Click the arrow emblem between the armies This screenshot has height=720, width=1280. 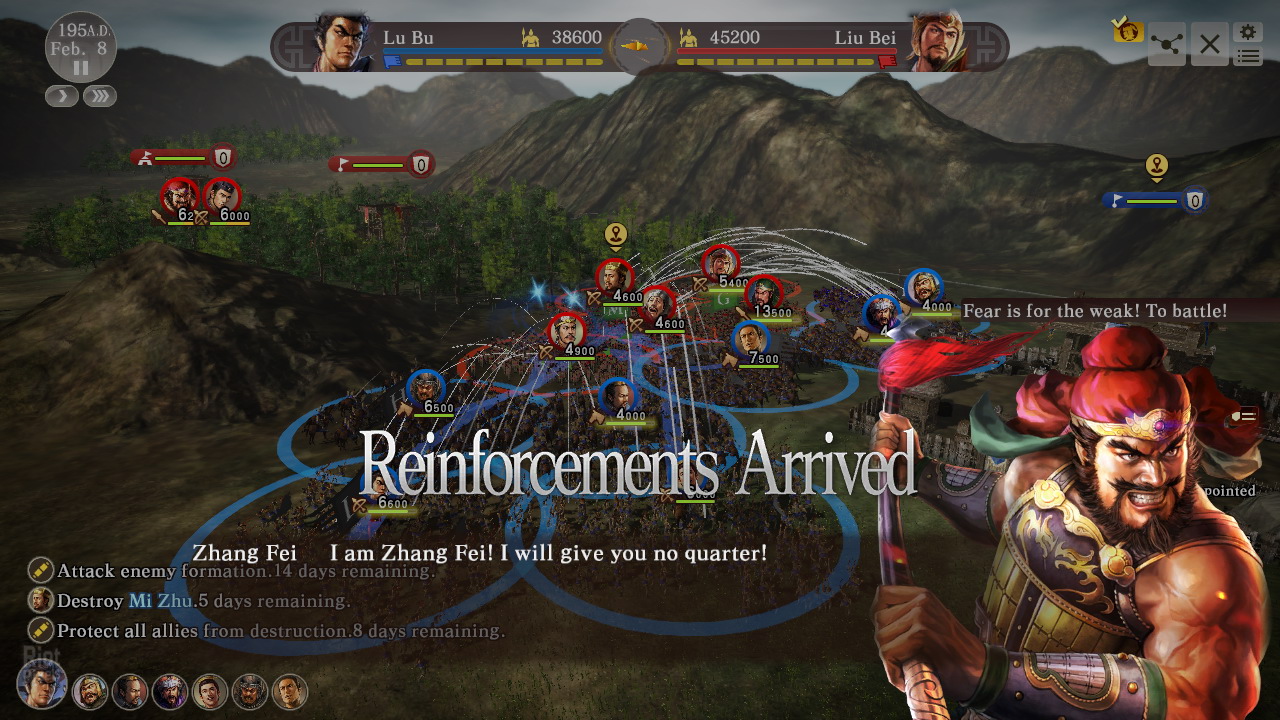point(640,45)
